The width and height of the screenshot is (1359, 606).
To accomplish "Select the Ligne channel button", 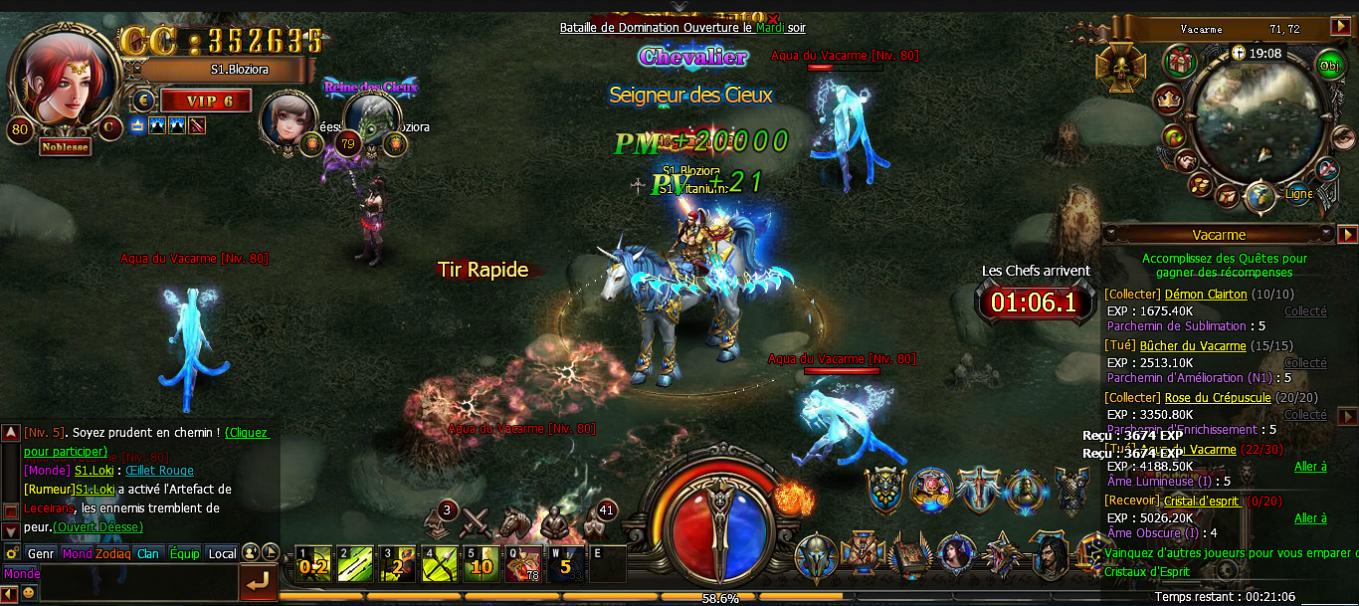I will 1298,194.
